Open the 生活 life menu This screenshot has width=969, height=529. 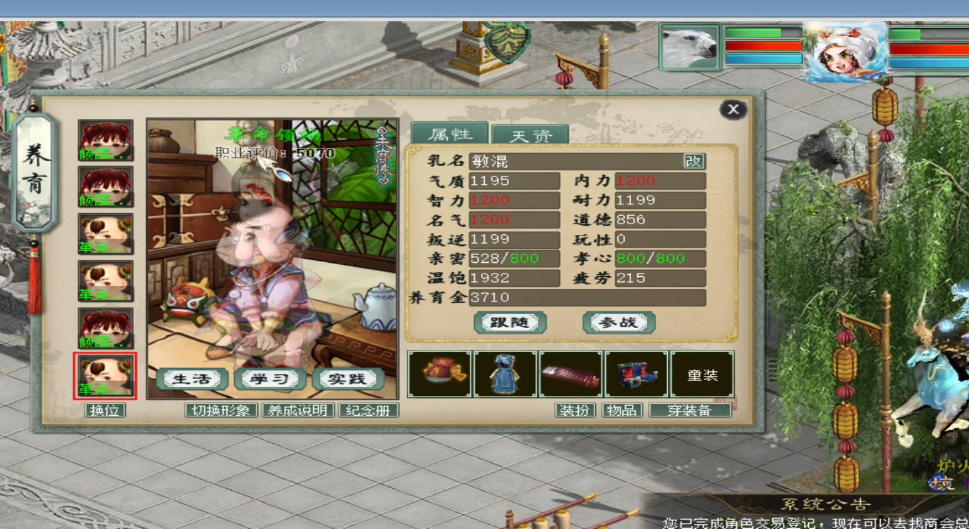click(x=191, y=379)
